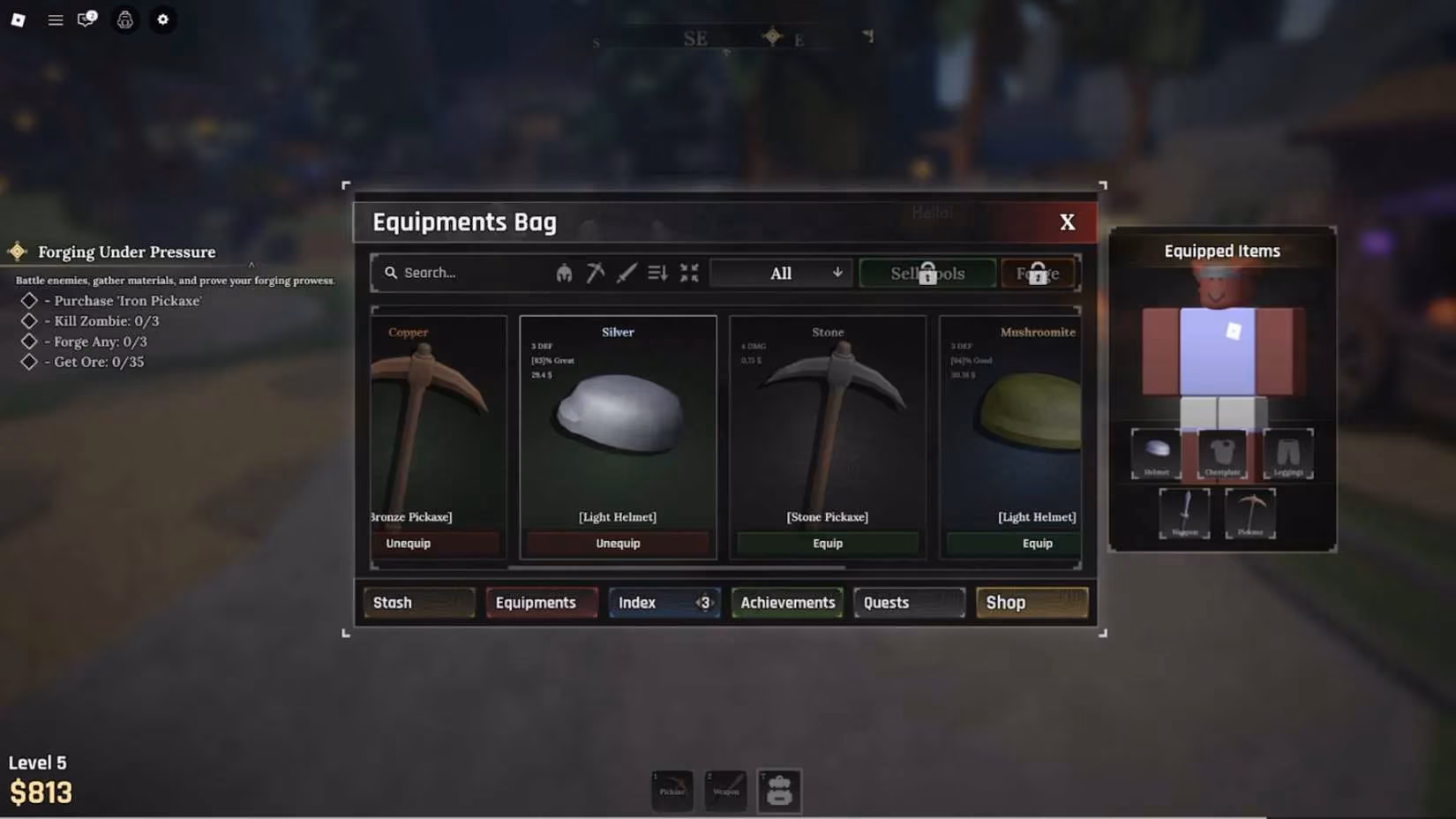Click the Search field in Equipments Bag
This screenshot has height=819, width=1456.
point(459,273)
